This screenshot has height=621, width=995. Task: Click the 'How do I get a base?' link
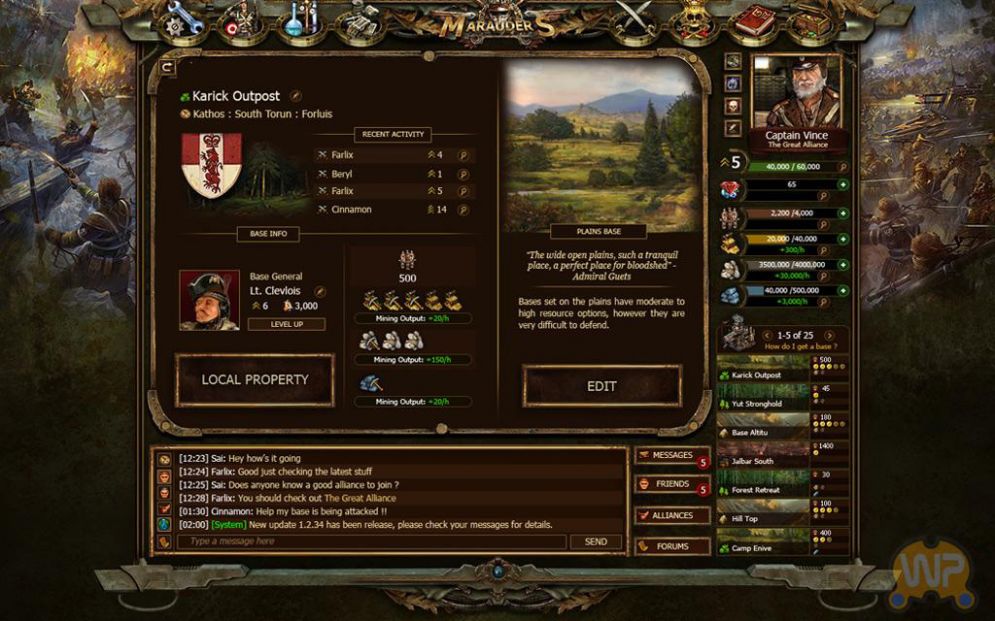click(x=800, y=346)
